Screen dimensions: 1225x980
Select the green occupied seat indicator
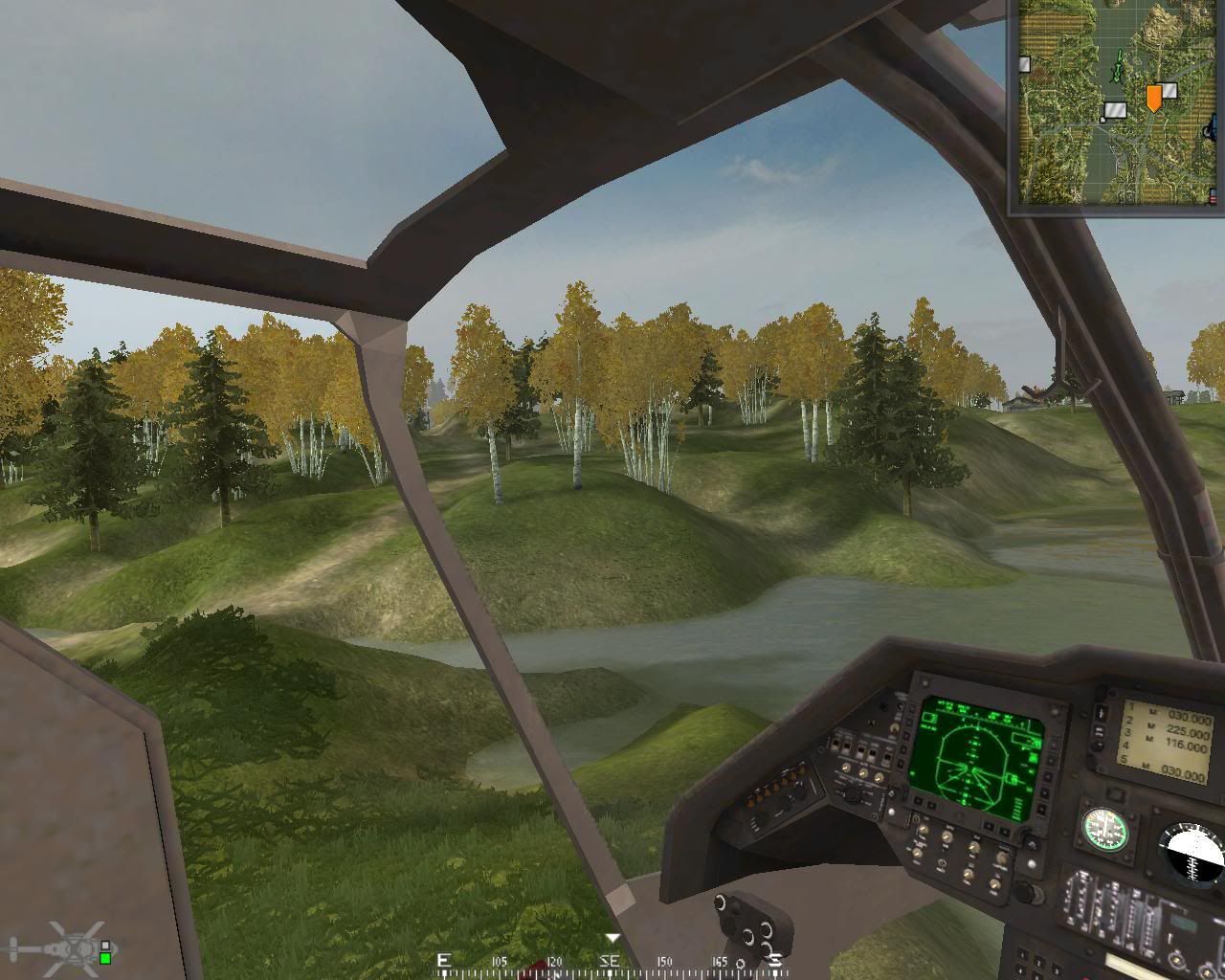point(105,958)
